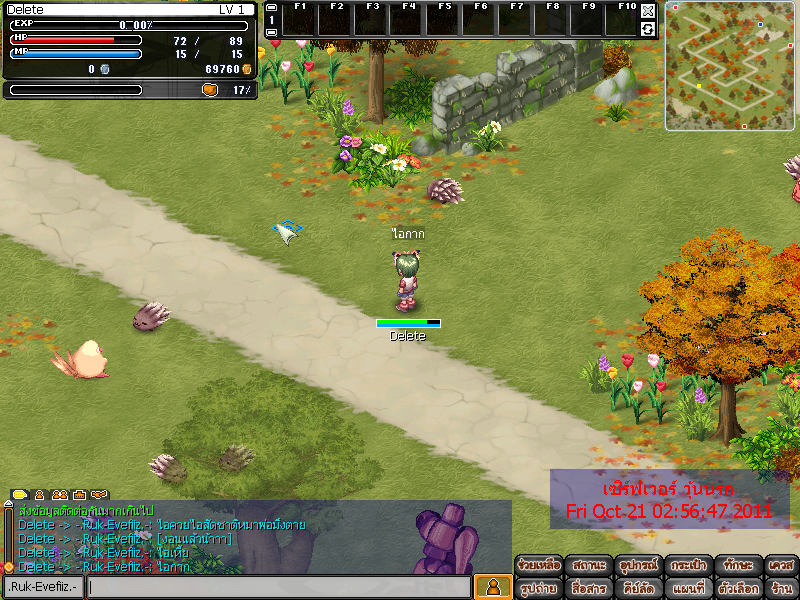
Task: Click the hotbar rotate arrows button
Action: point(648,29)
